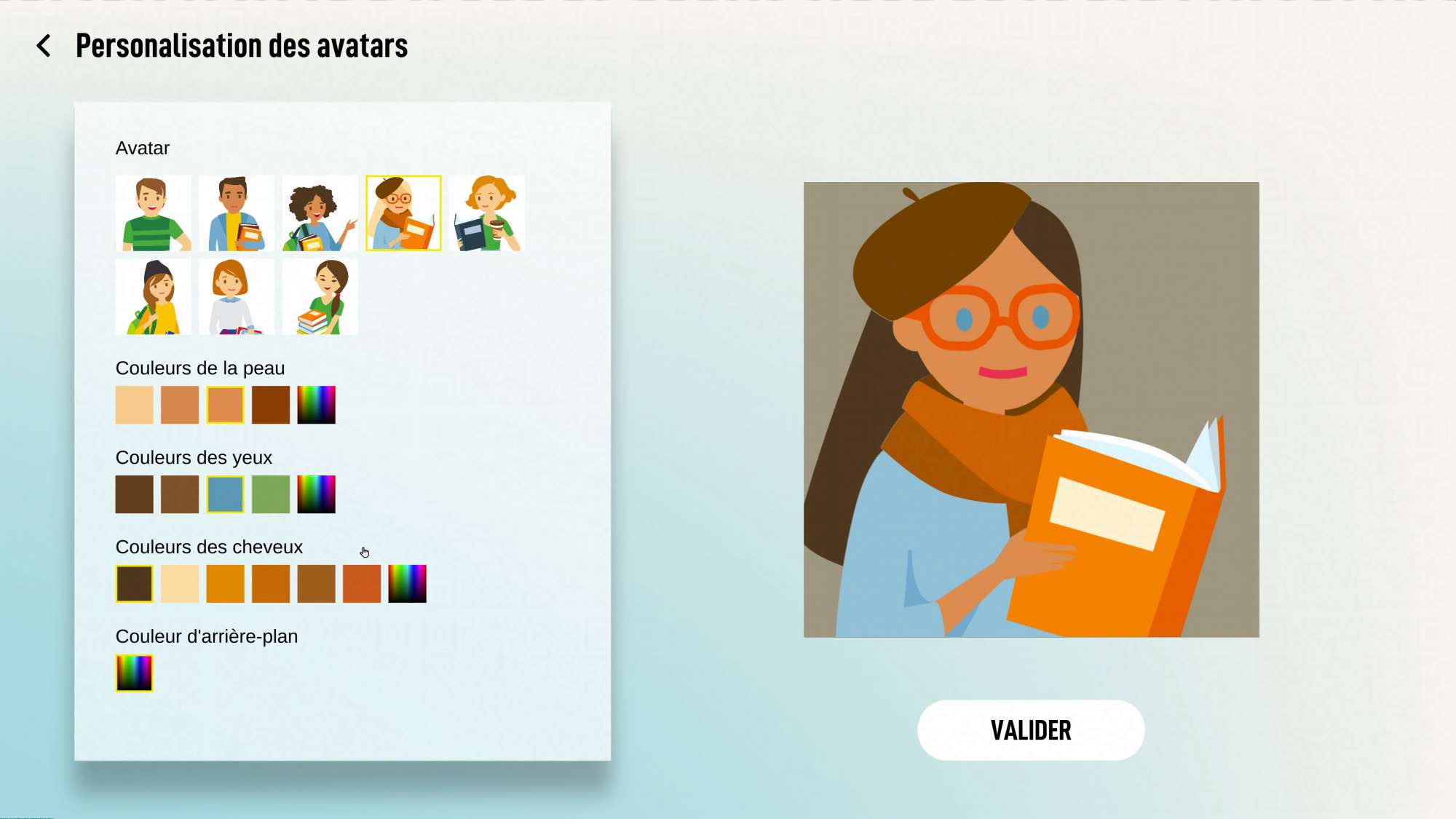Pick the ginger bob-haired woman avatar
This screenshot has width=1456, height=819.
coord(237,297)
